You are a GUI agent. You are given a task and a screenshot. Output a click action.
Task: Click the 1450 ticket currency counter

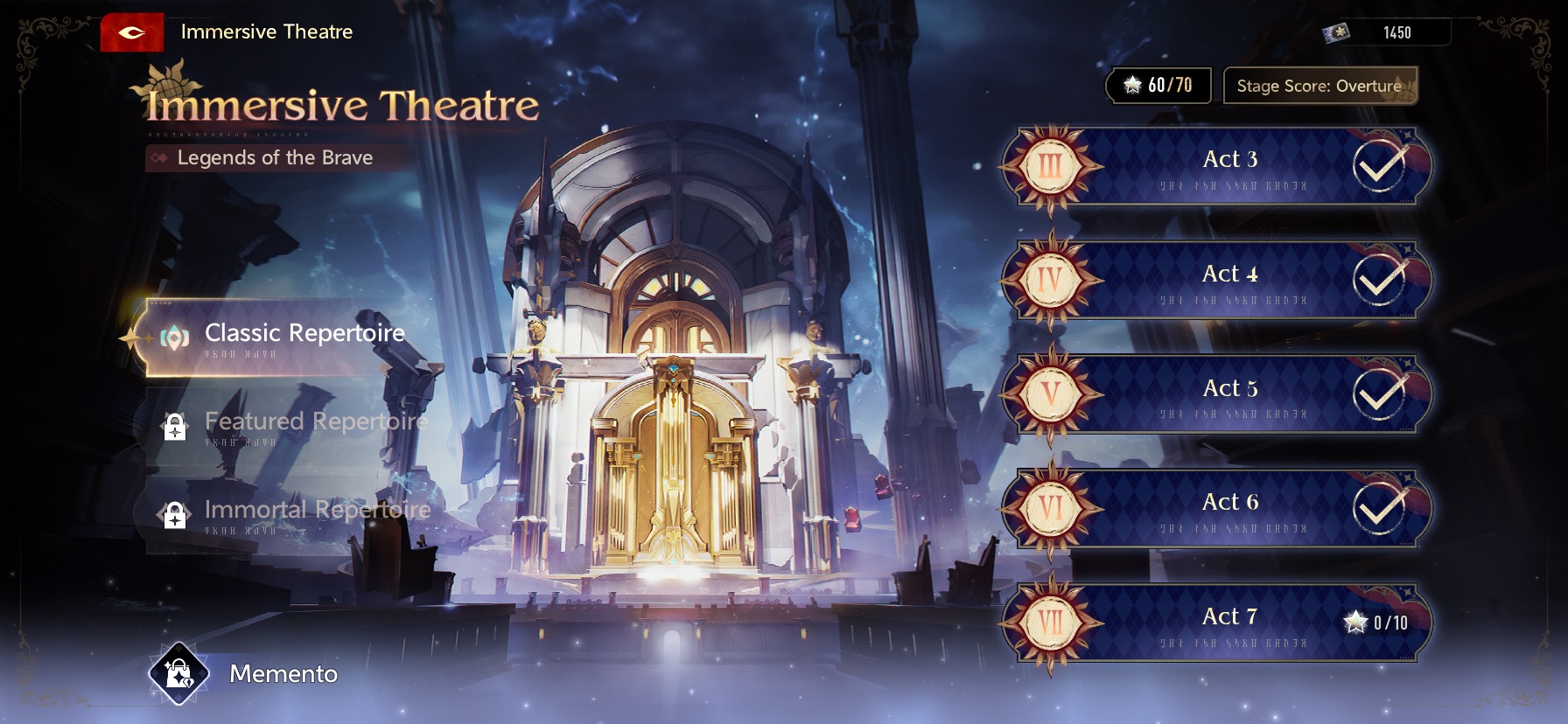click(x=1385, y=32)
